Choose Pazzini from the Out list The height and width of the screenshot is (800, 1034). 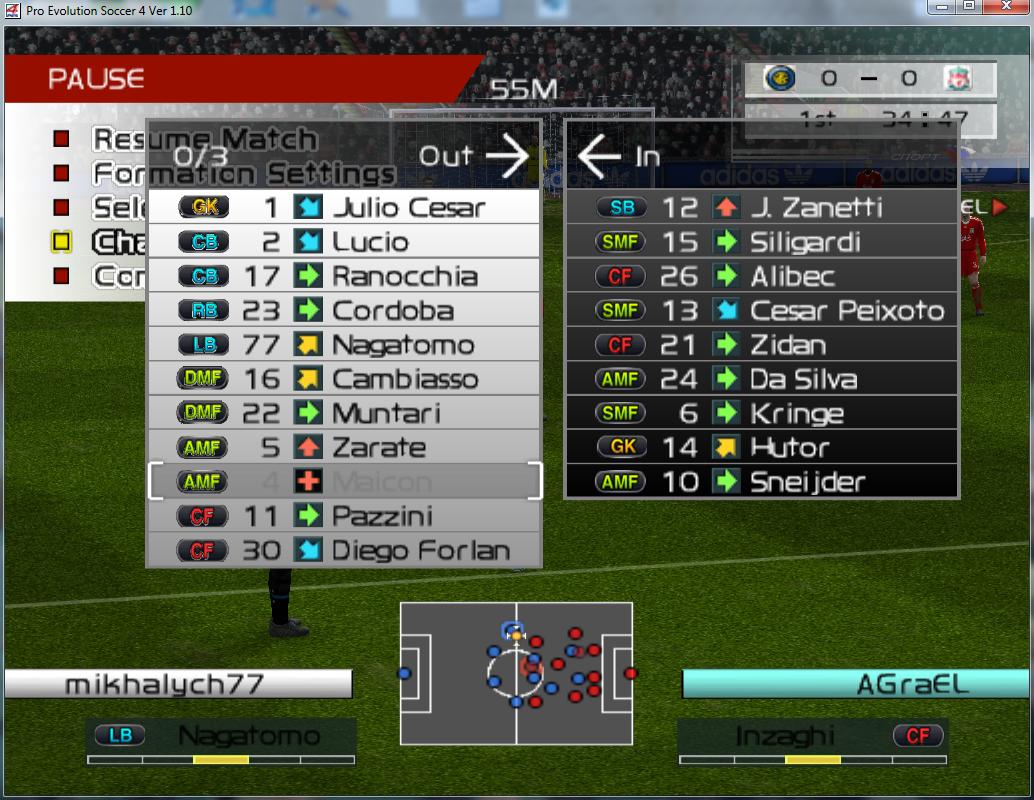[x=343, y=516]
